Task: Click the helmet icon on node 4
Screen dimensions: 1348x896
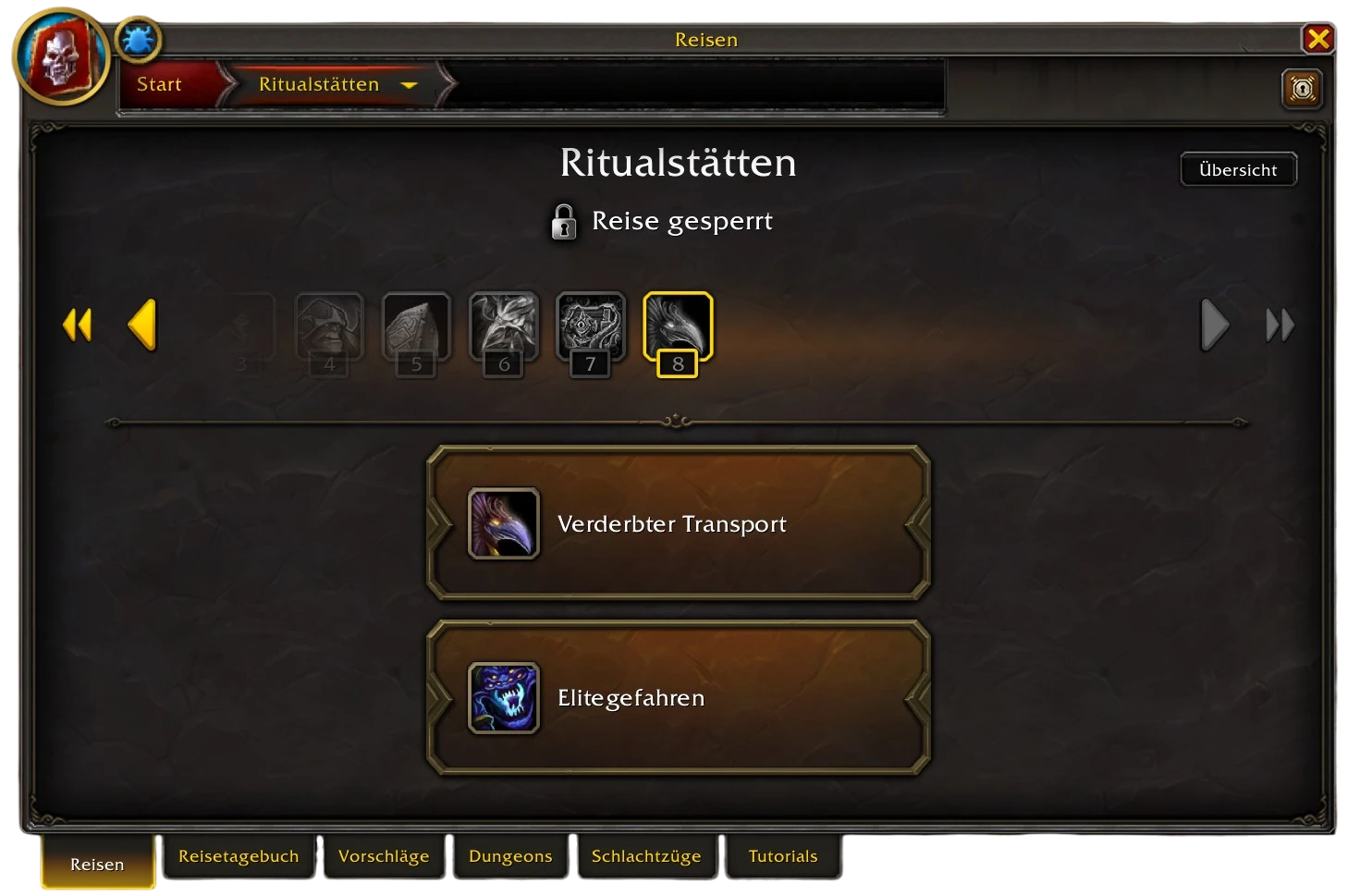Action: [x=330, y=325]
